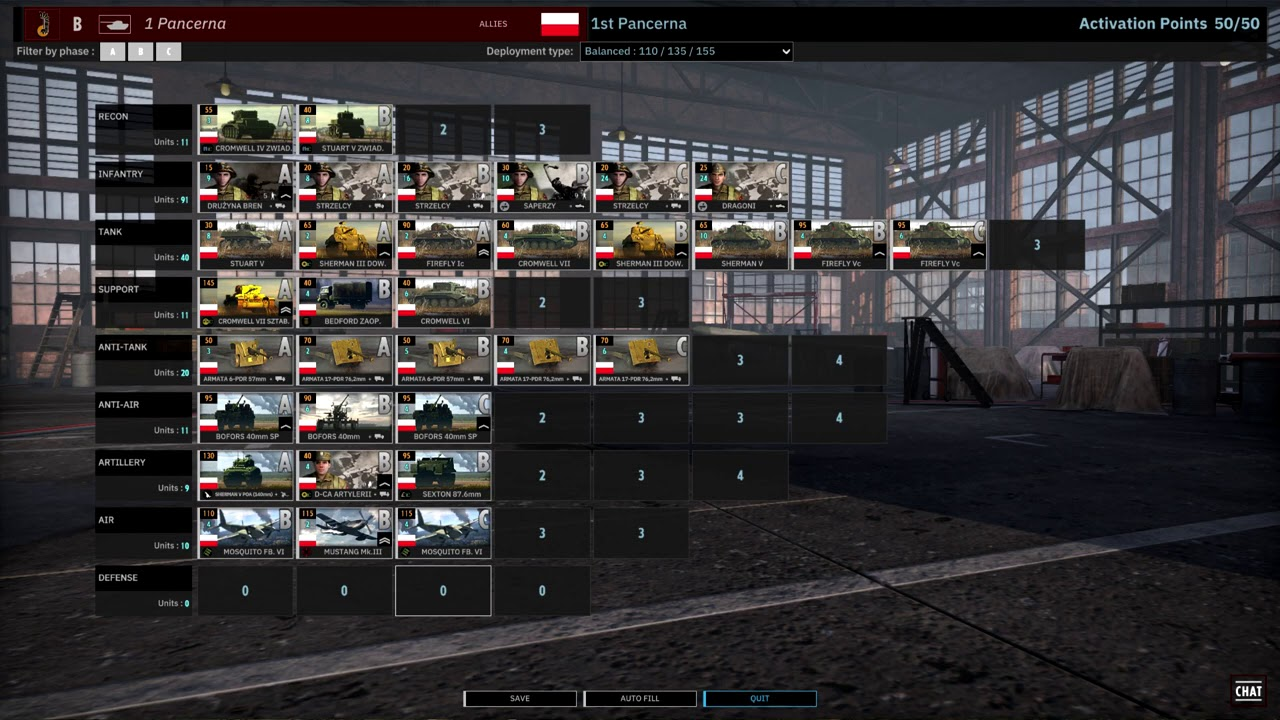
Task: Pick the Stuart V Zwiad. recon card
Action: click(x=345, y=129)
